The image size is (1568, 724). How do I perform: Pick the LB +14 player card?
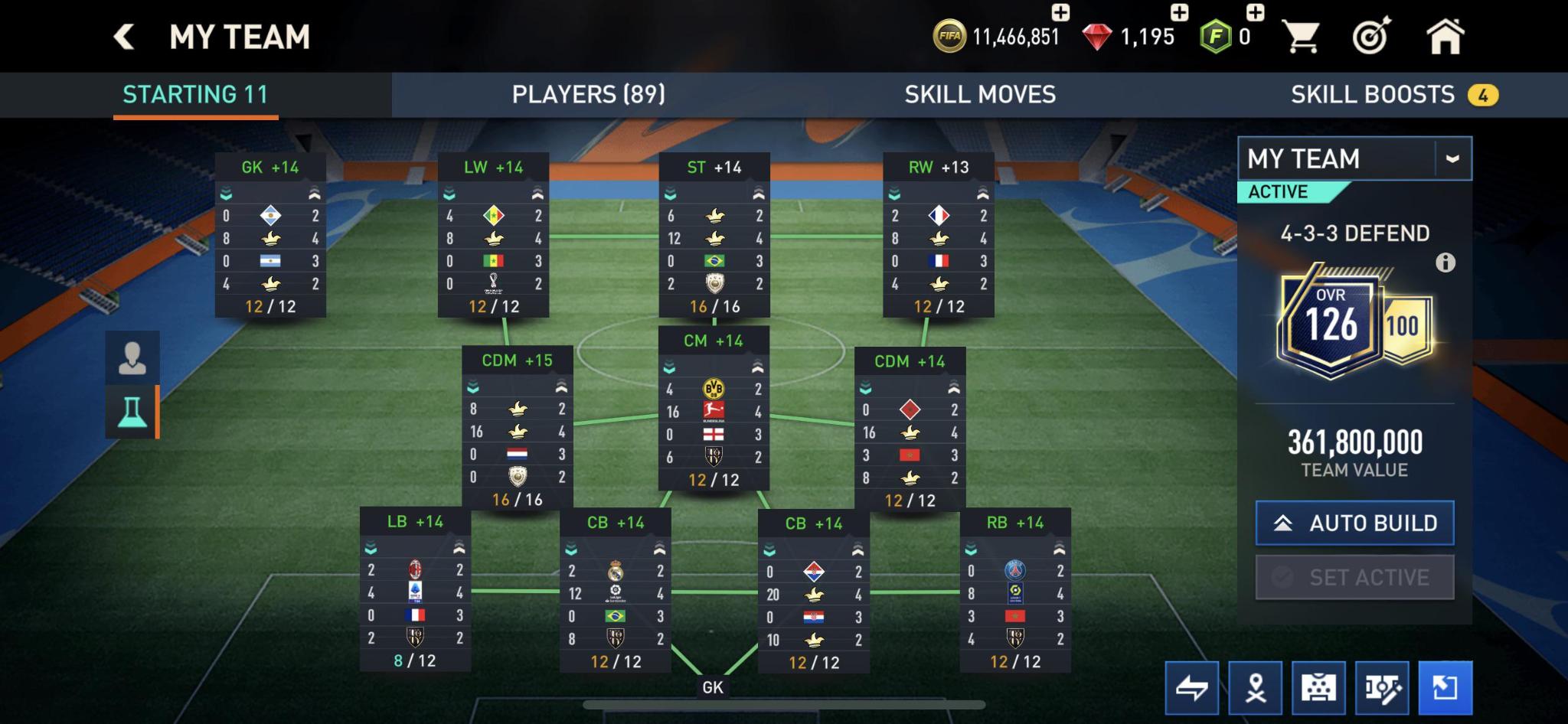point(415,589)
